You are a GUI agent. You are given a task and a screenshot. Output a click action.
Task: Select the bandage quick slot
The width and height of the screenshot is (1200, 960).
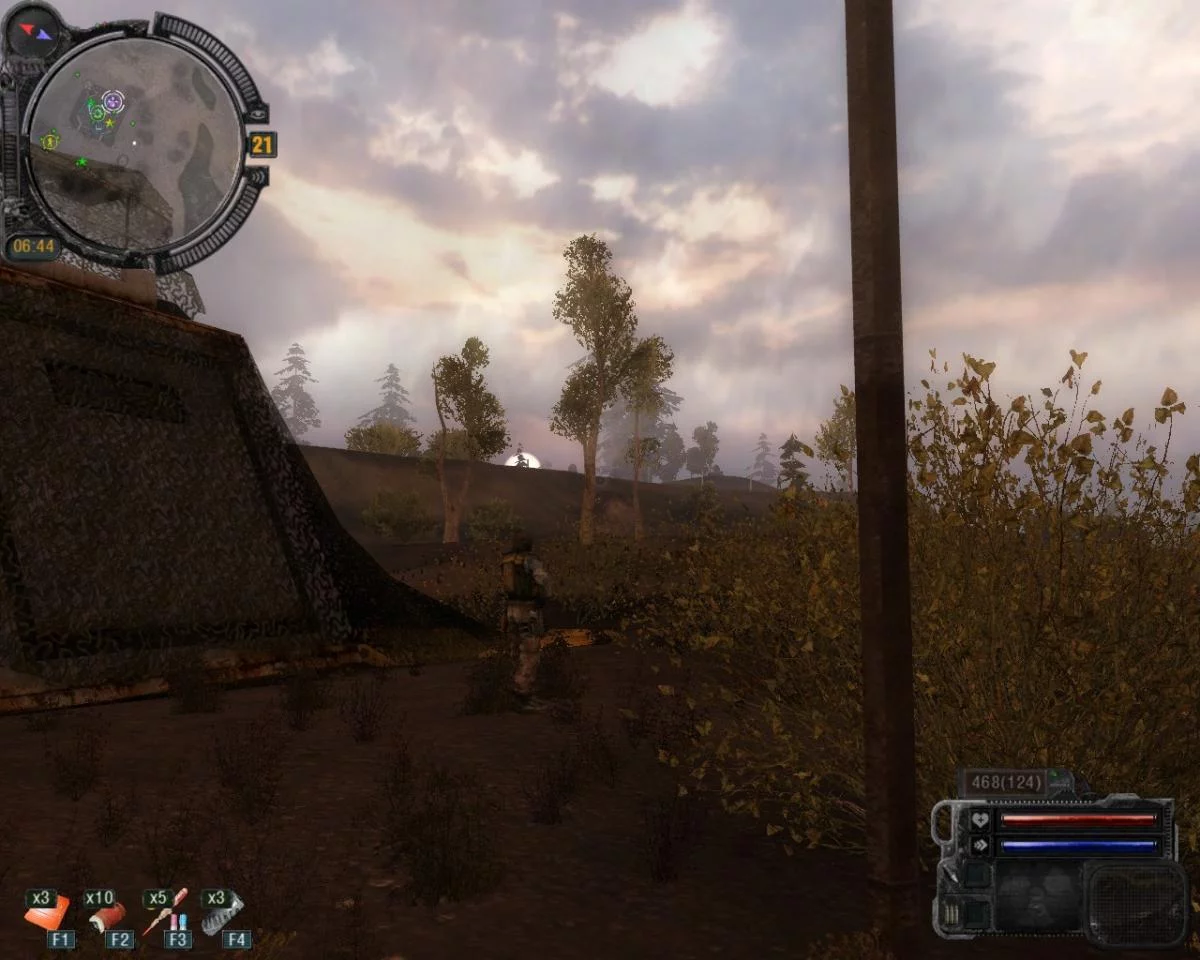pyautogui.click(x=106, y=914)
